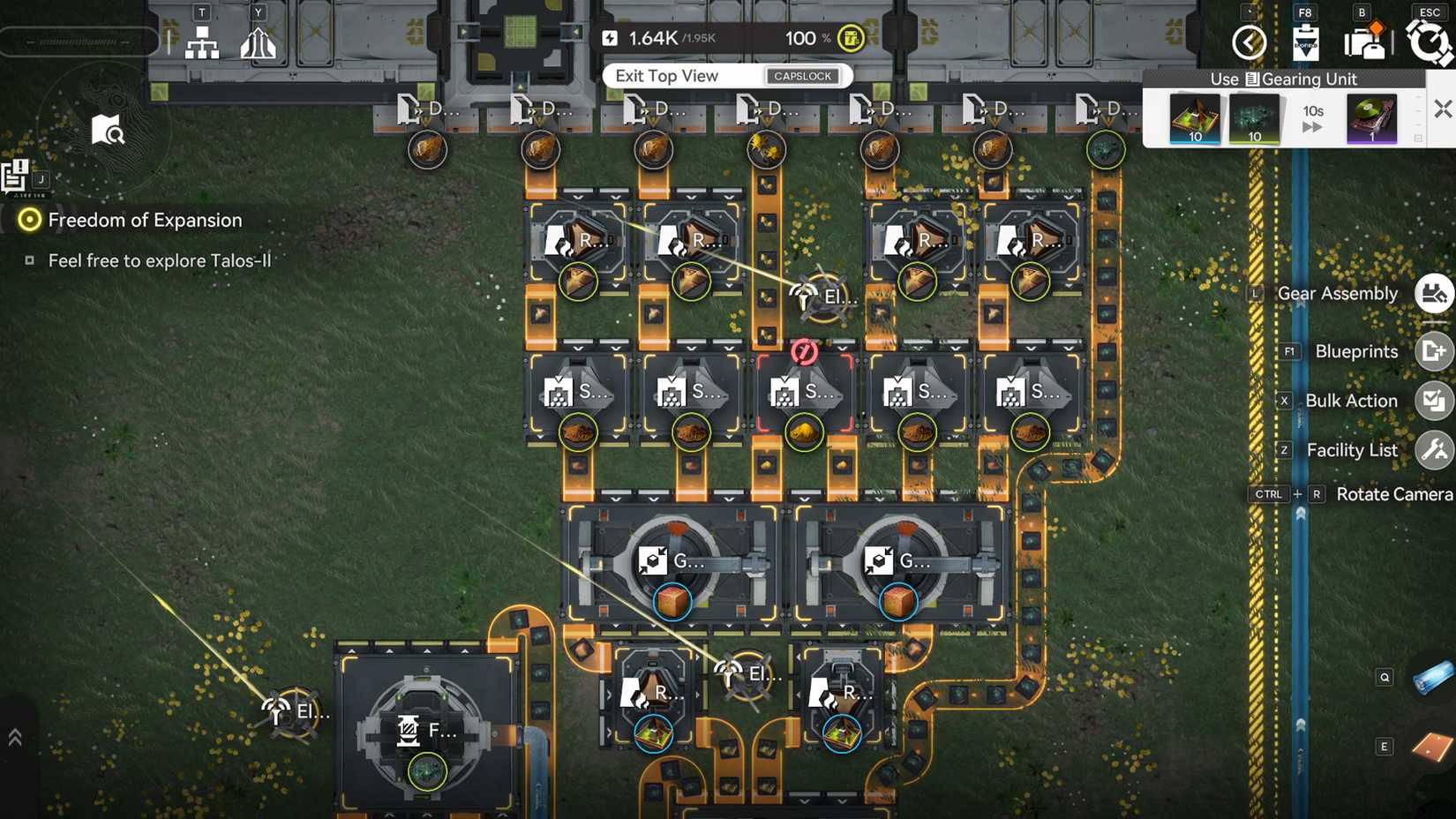Select the Freedom of Expansion objective marker
Screen dimensions: 1456x819
pos(29,219)
